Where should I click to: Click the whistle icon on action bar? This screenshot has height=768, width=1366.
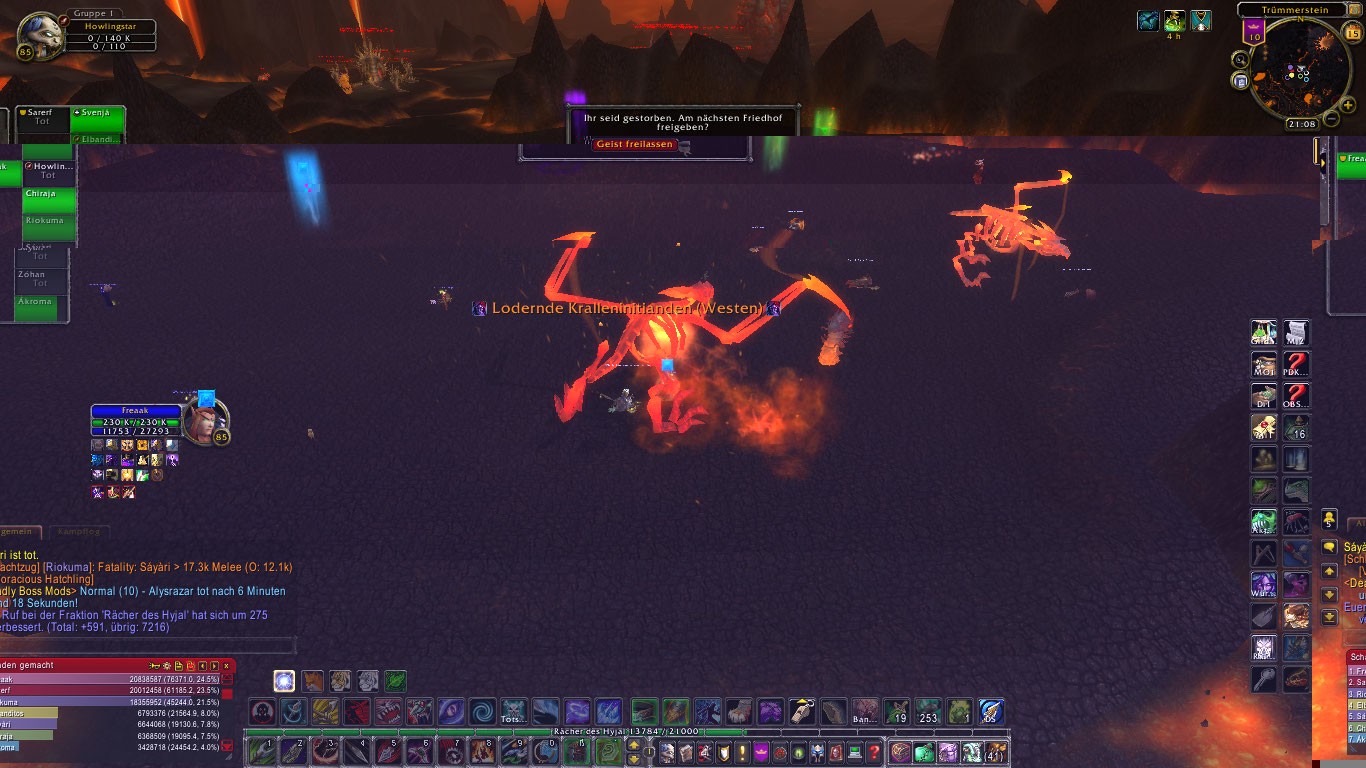pyautogui.click(x=802, y=712)
